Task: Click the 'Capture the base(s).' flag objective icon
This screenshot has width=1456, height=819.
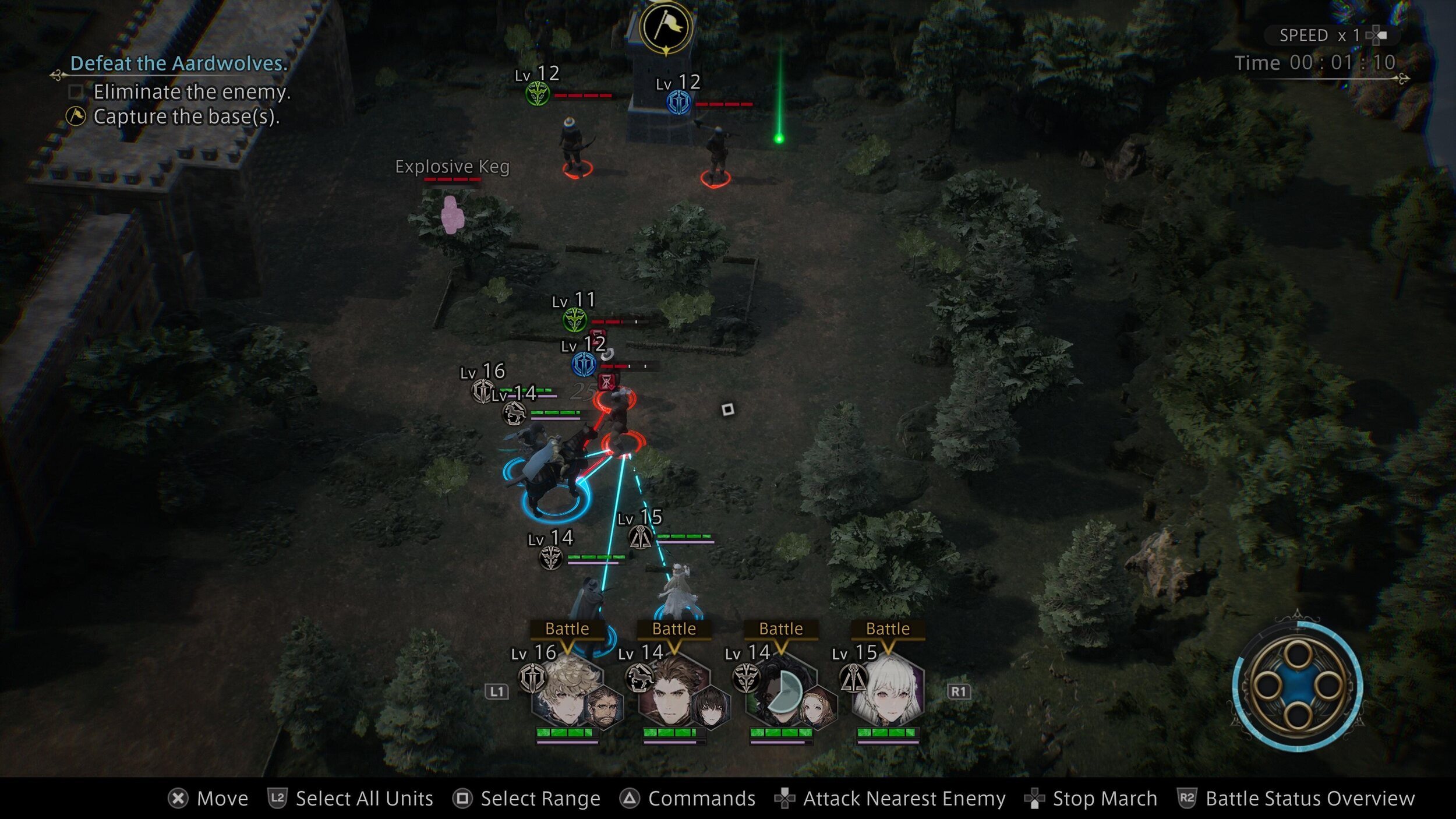Action: (x=76, y=117)
